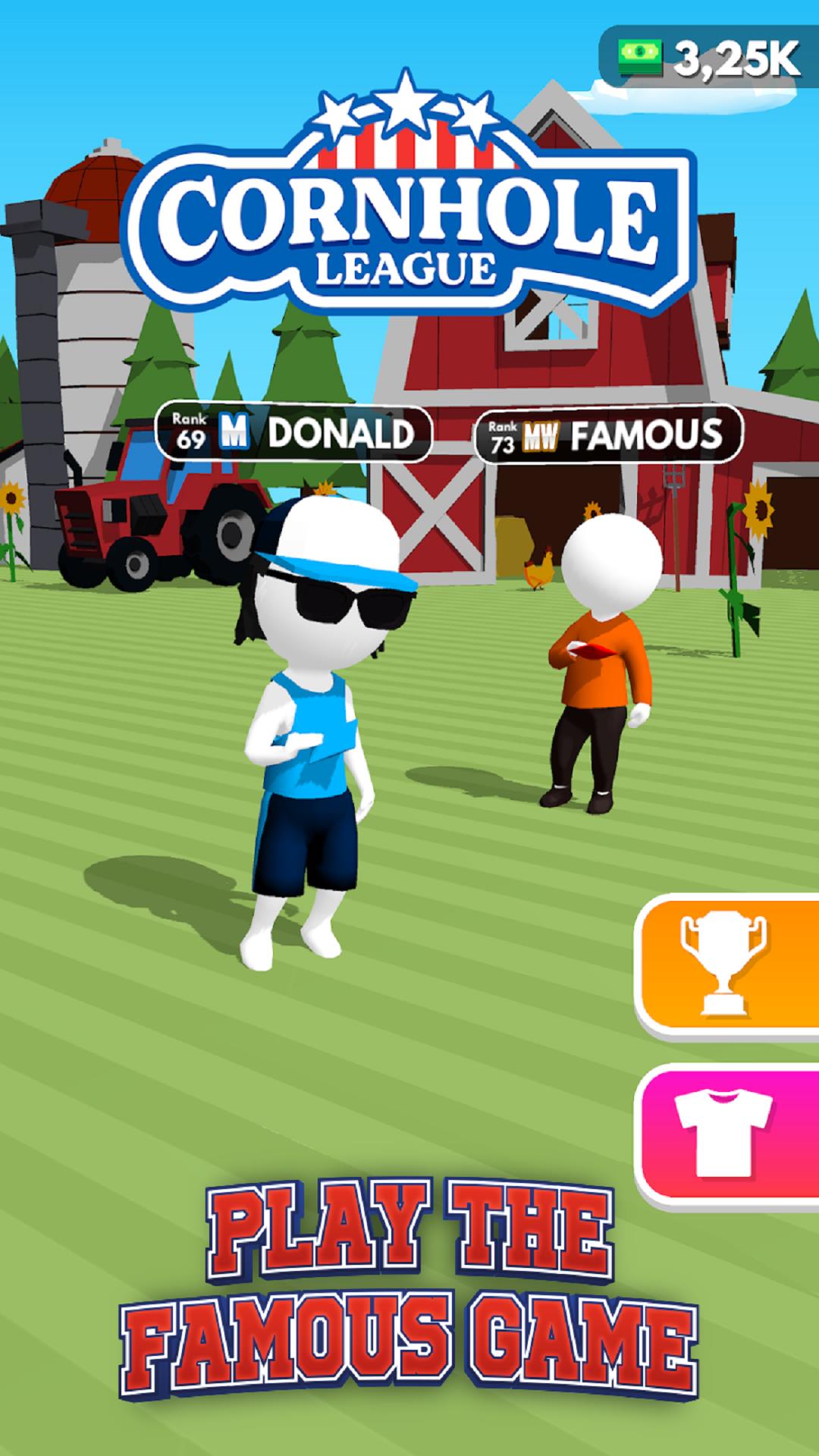The width and height of the screenshot is (819, 1456).
Task: Tap the cash balance showing 3,25K
Action: [x=710, y=58]
